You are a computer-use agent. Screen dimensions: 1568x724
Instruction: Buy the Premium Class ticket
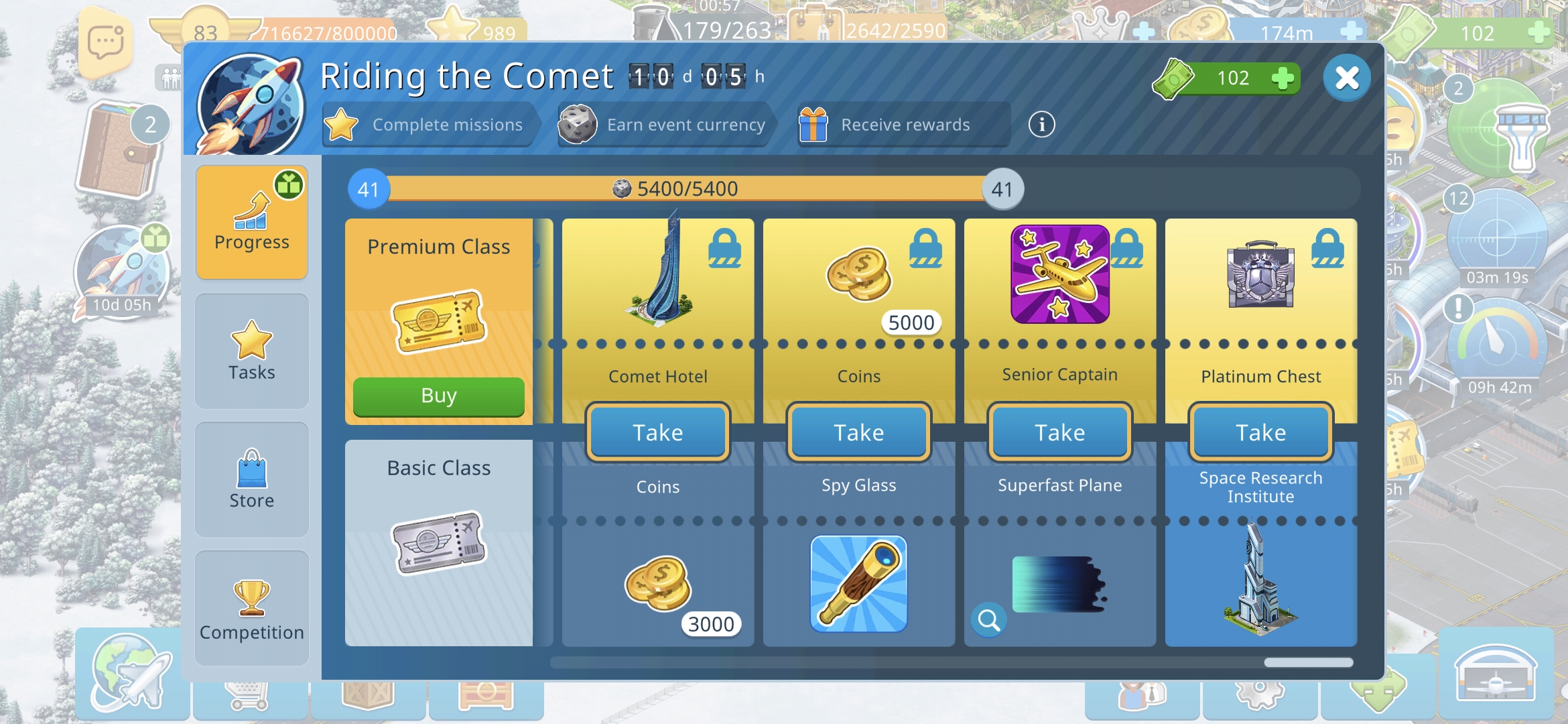click(x=438, y=396)
